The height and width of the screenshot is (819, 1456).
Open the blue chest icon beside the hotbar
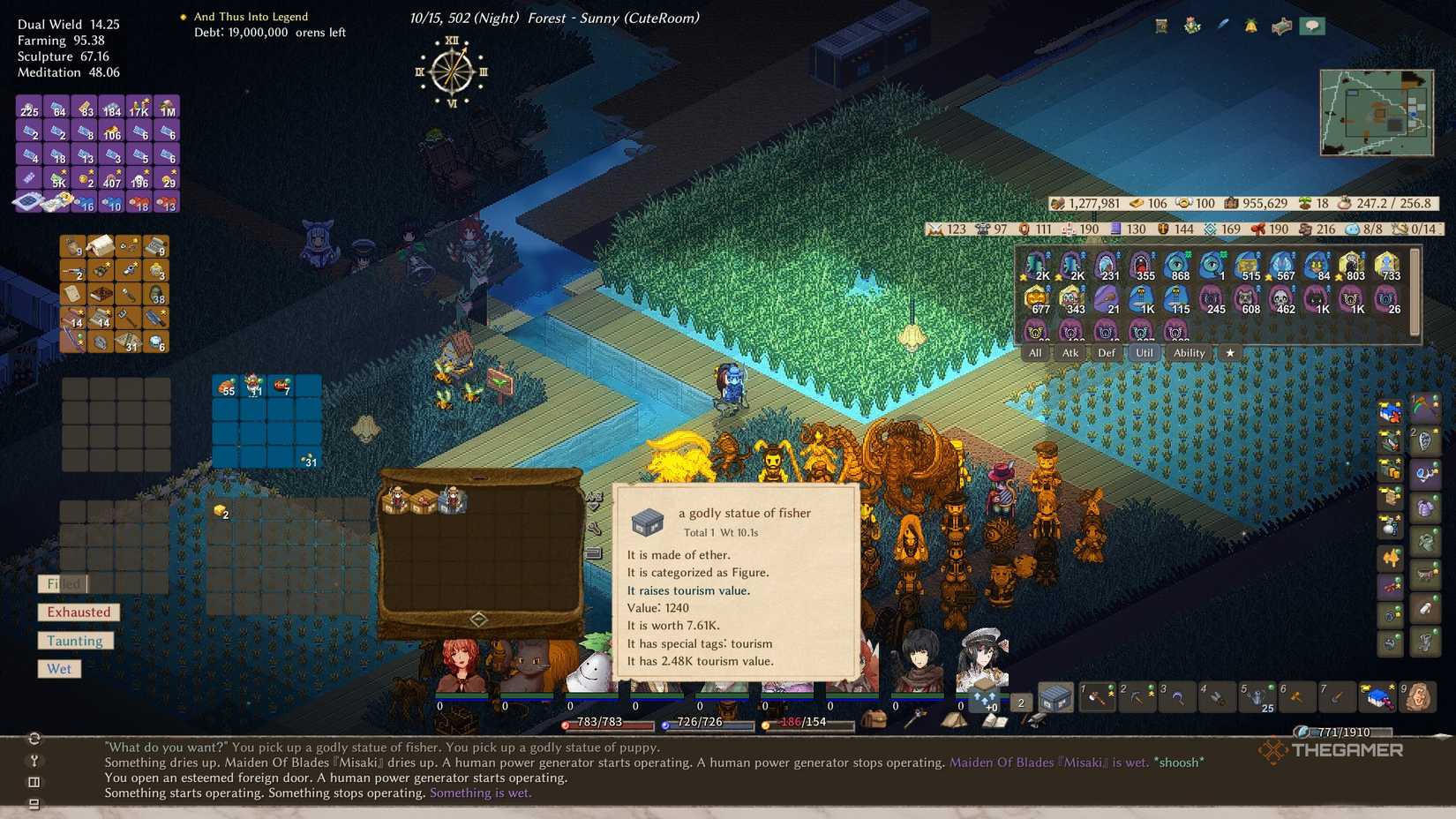pyautogui.click(x=1055, y=696)
